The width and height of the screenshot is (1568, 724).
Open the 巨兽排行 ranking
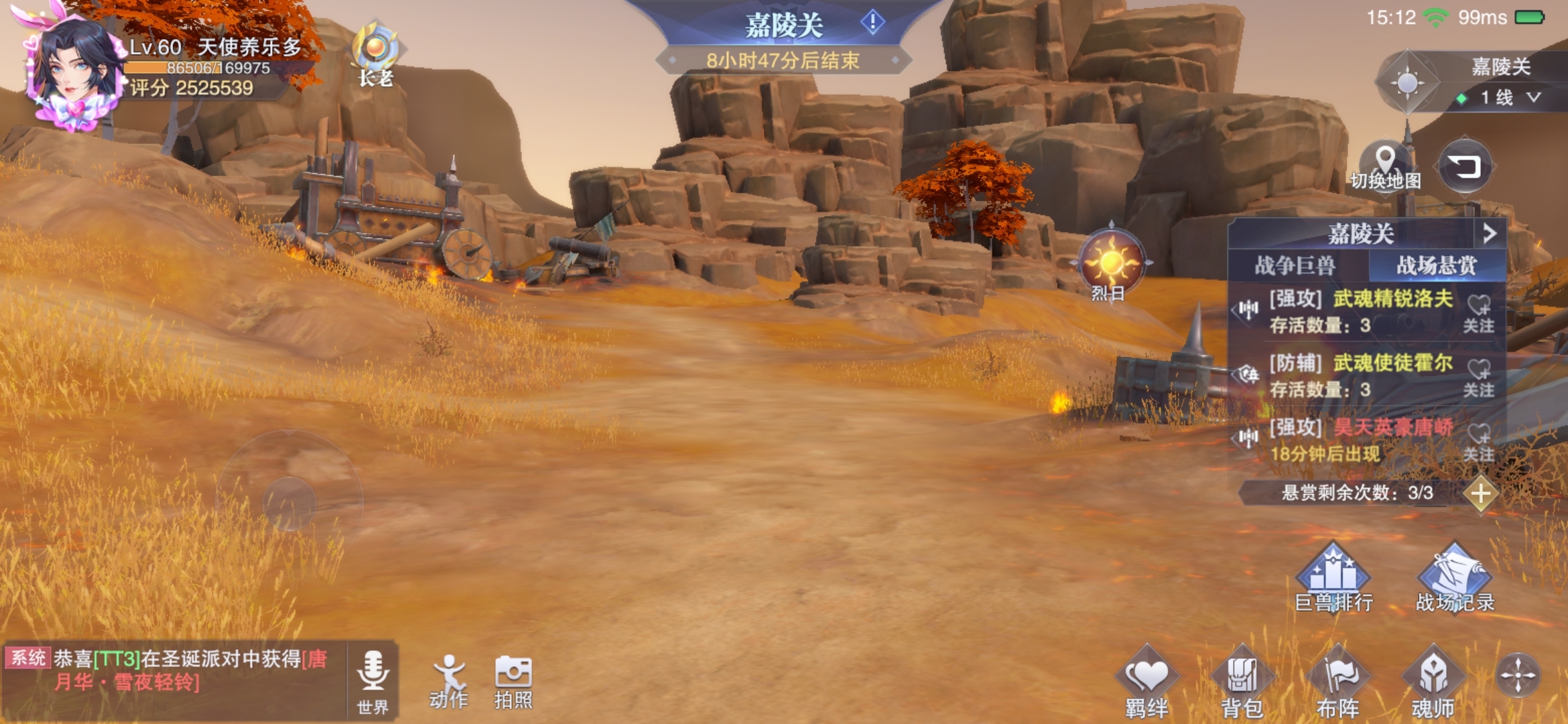[x=1333, y=580]
